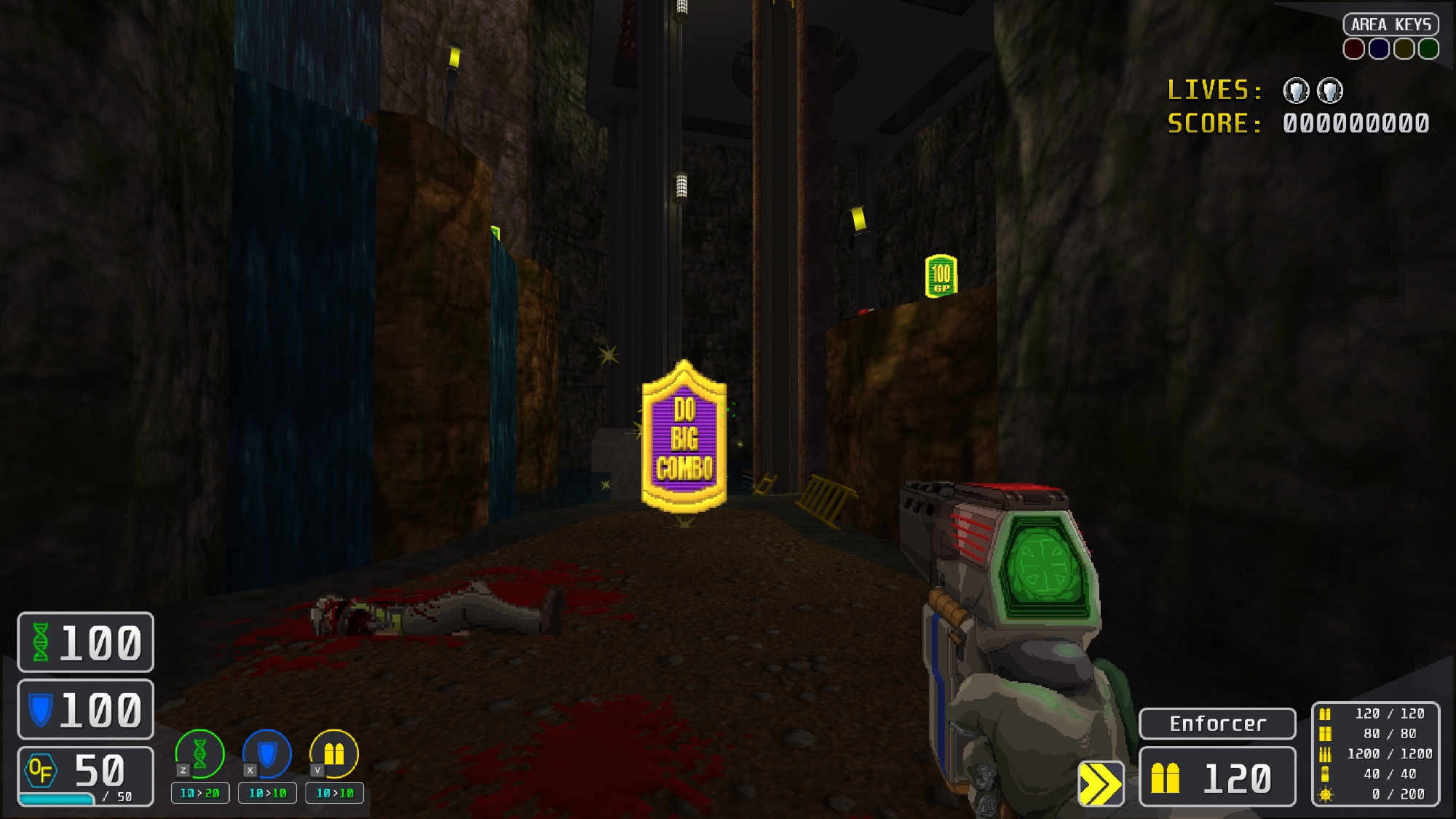Image resolution: width=1456 pixels, height=819 pixels.
Task: Choose the yellow area key slot
Action: point(1404,49)
